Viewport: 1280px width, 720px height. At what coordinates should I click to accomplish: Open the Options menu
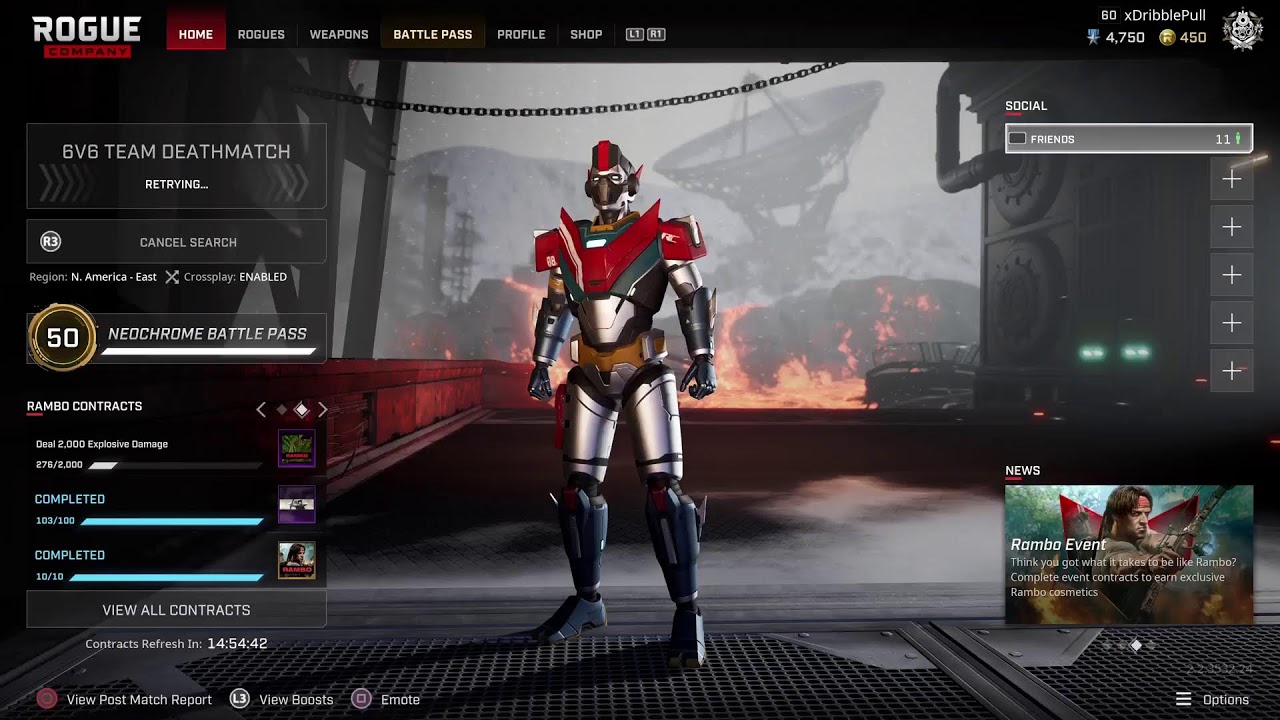(1212, 700)
